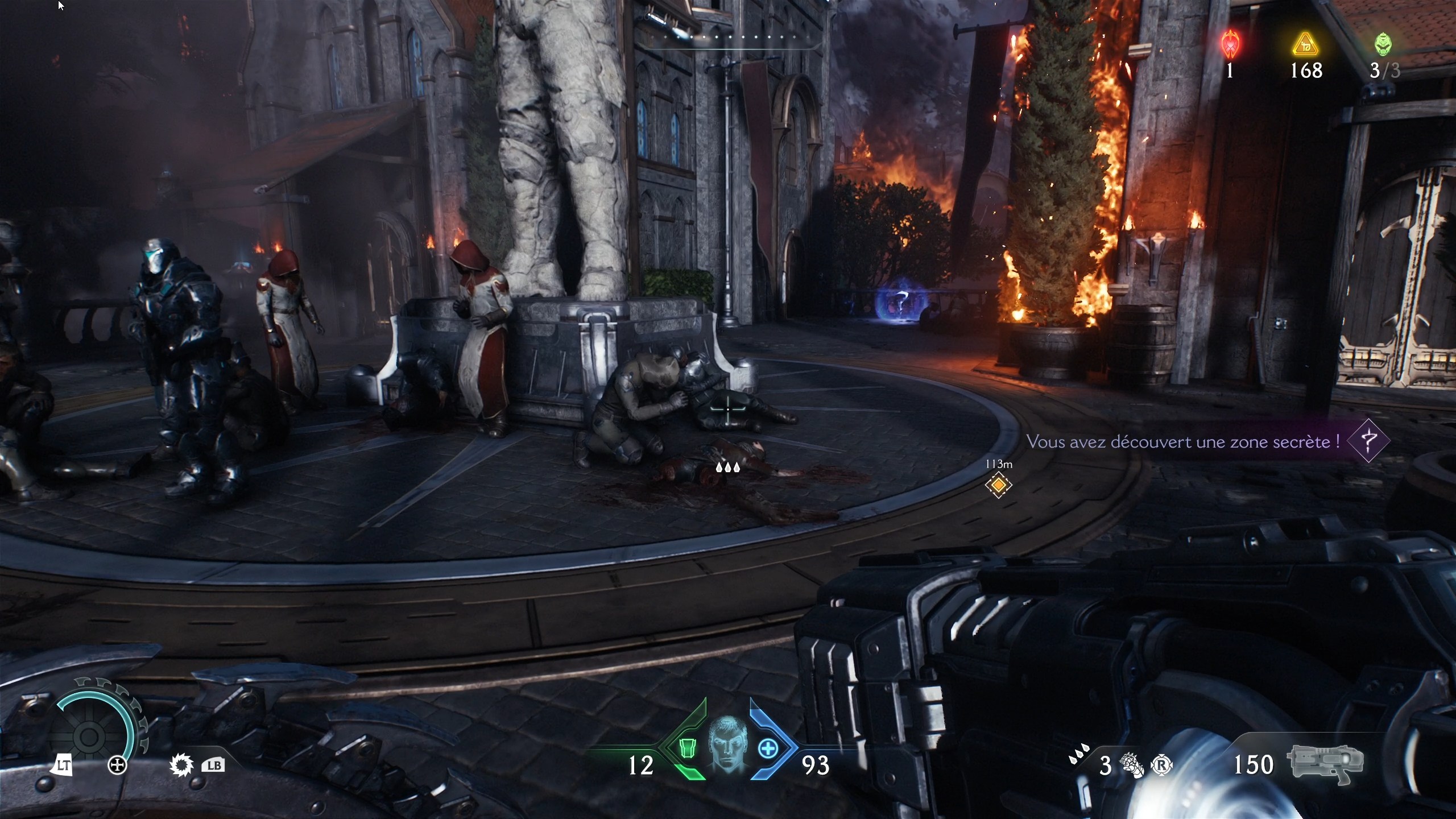Select the equipped weapon icon

(1325, 763)
